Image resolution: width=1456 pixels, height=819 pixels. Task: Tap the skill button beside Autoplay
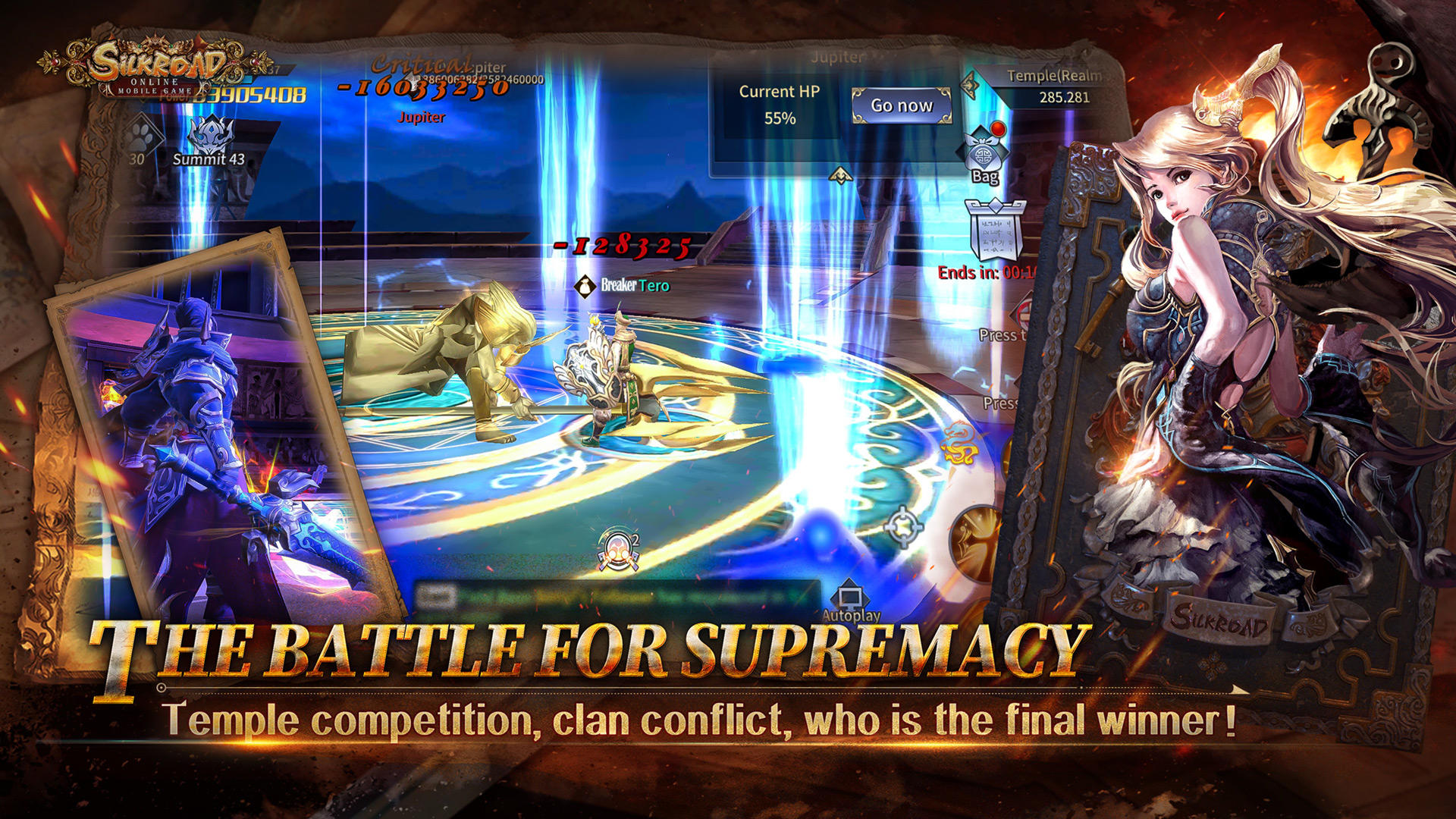tap(977, 542)
